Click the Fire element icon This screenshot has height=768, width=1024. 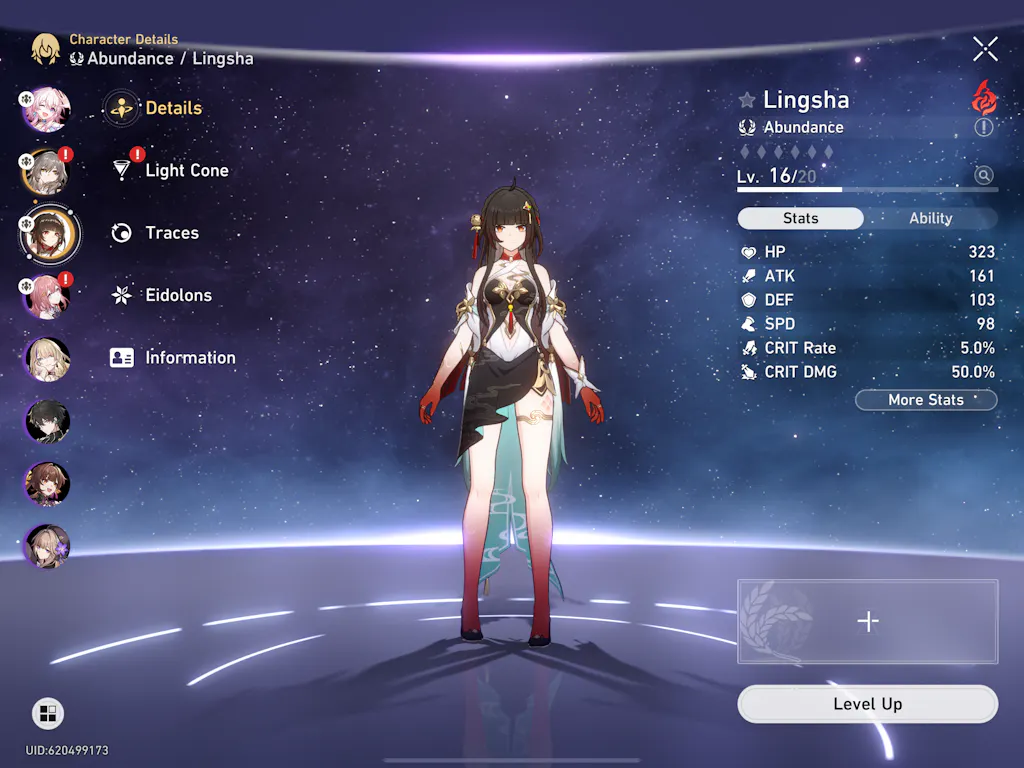(x=984, y=97)
